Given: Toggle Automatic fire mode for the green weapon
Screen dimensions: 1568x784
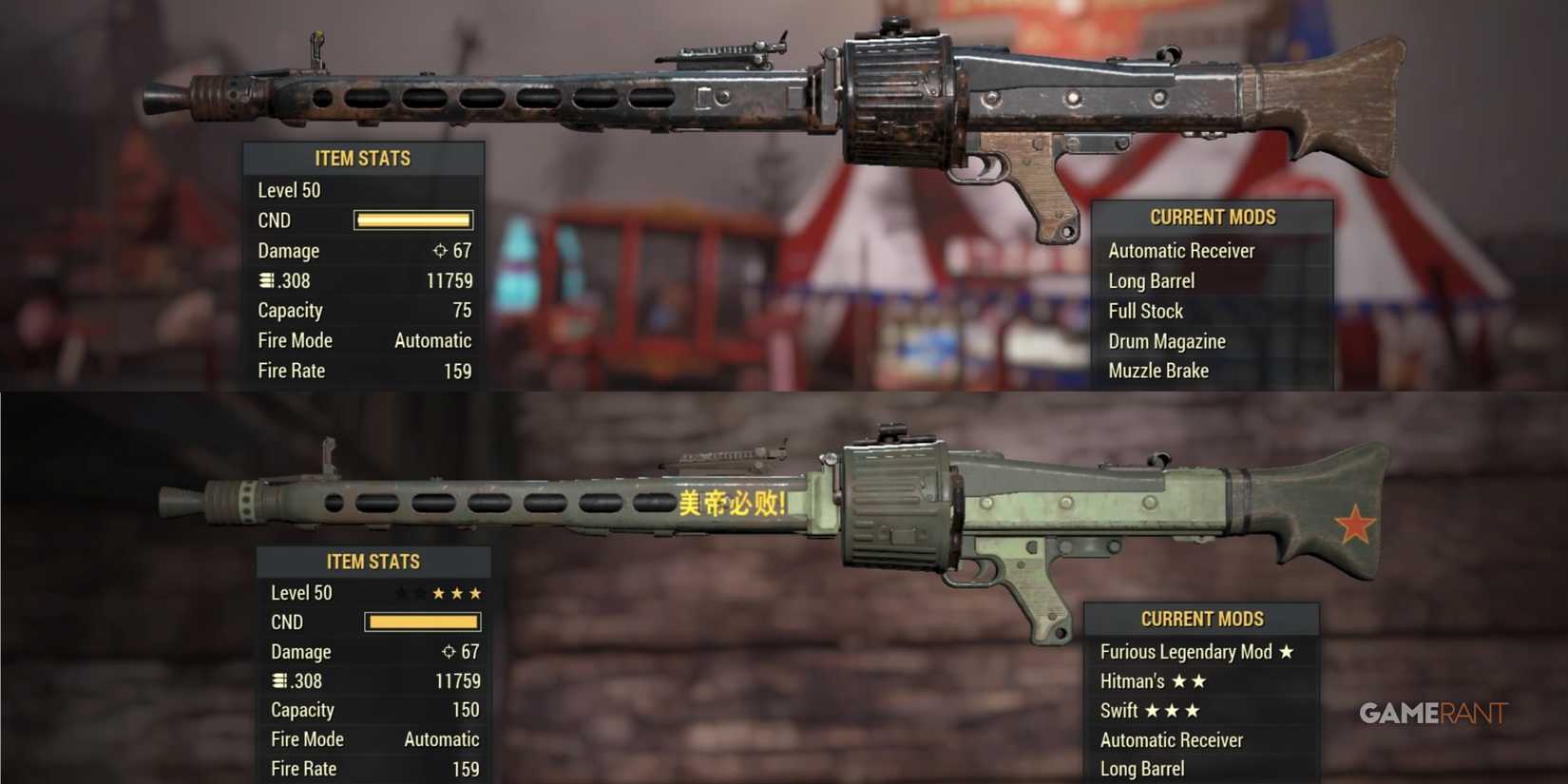Looking at the screenshot, I should point(442,738).
